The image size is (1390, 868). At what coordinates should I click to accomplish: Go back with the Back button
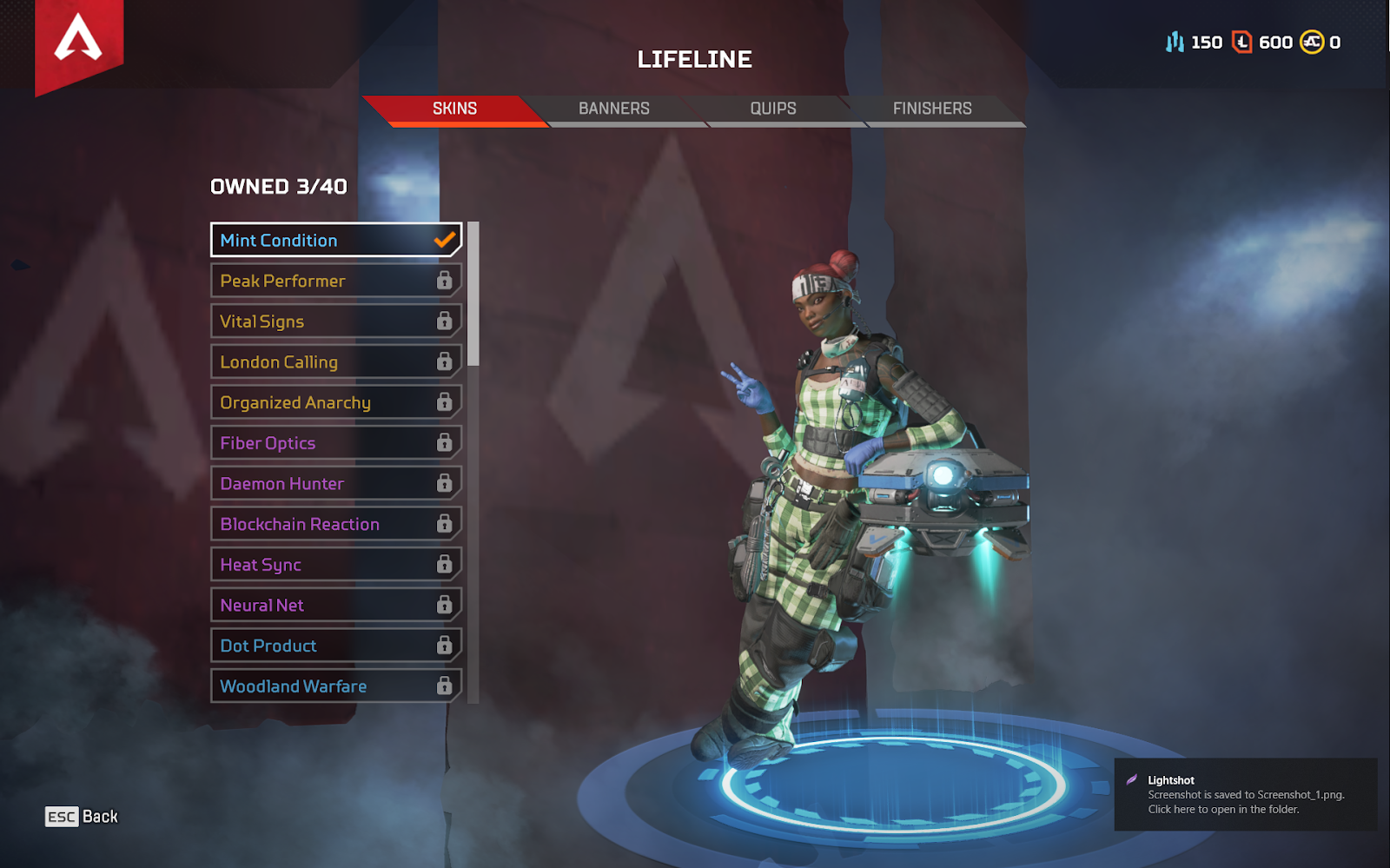click(x=82, y=817)
